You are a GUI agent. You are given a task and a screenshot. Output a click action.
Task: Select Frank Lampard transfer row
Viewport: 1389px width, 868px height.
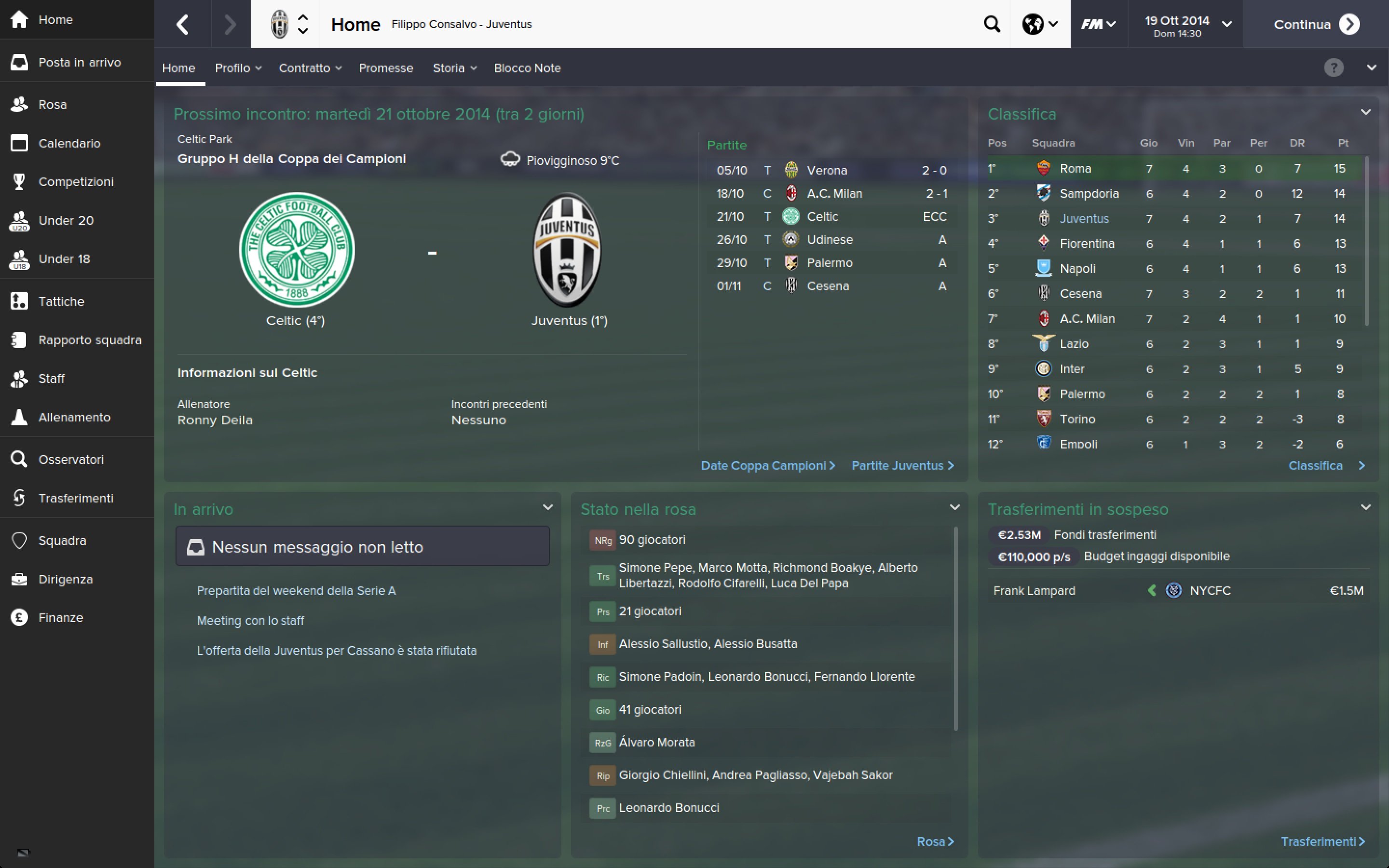1034,591
